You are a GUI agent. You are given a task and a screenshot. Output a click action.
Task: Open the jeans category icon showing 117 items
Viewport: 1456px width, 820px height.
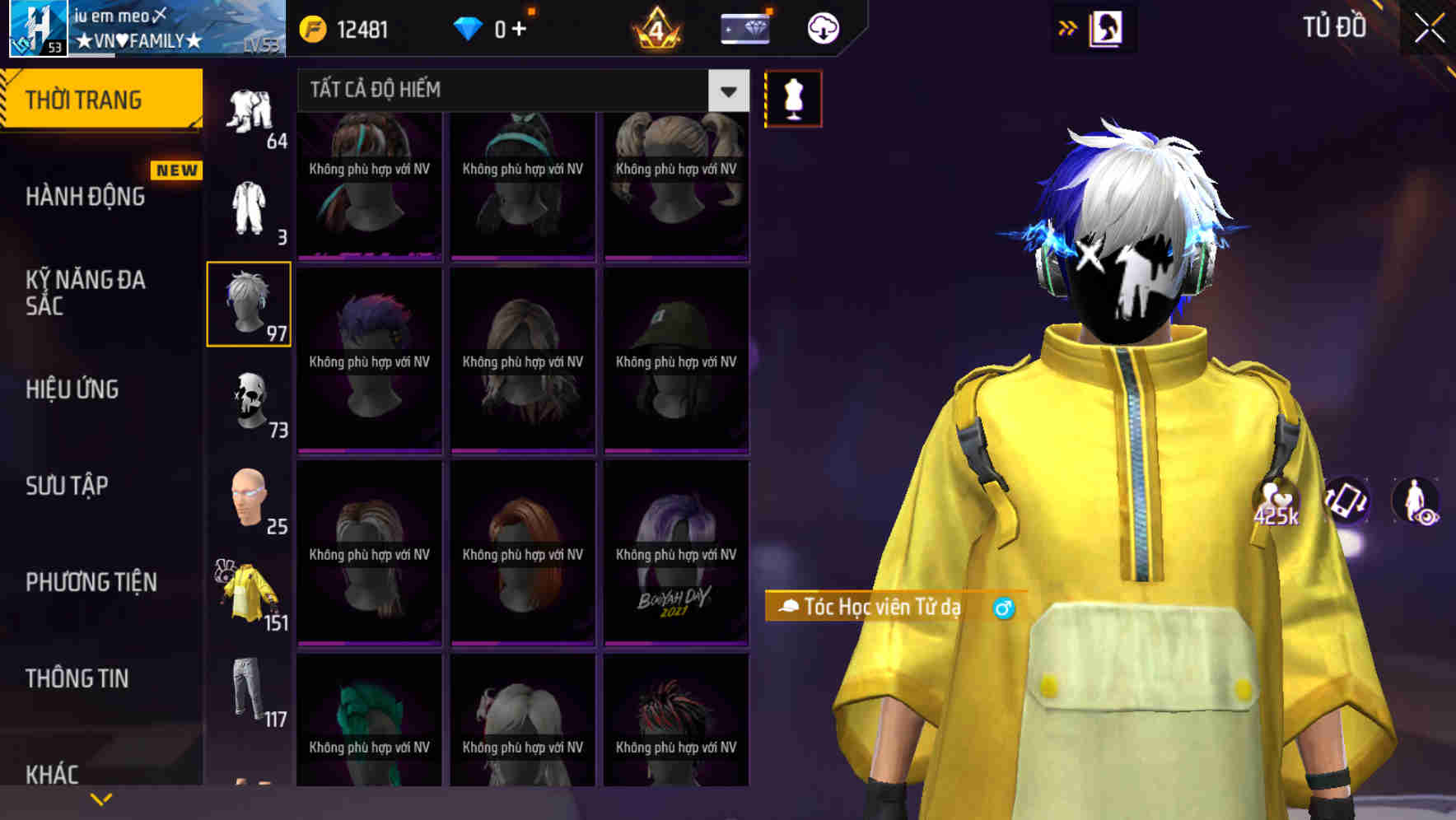click(x=247, y=692)
